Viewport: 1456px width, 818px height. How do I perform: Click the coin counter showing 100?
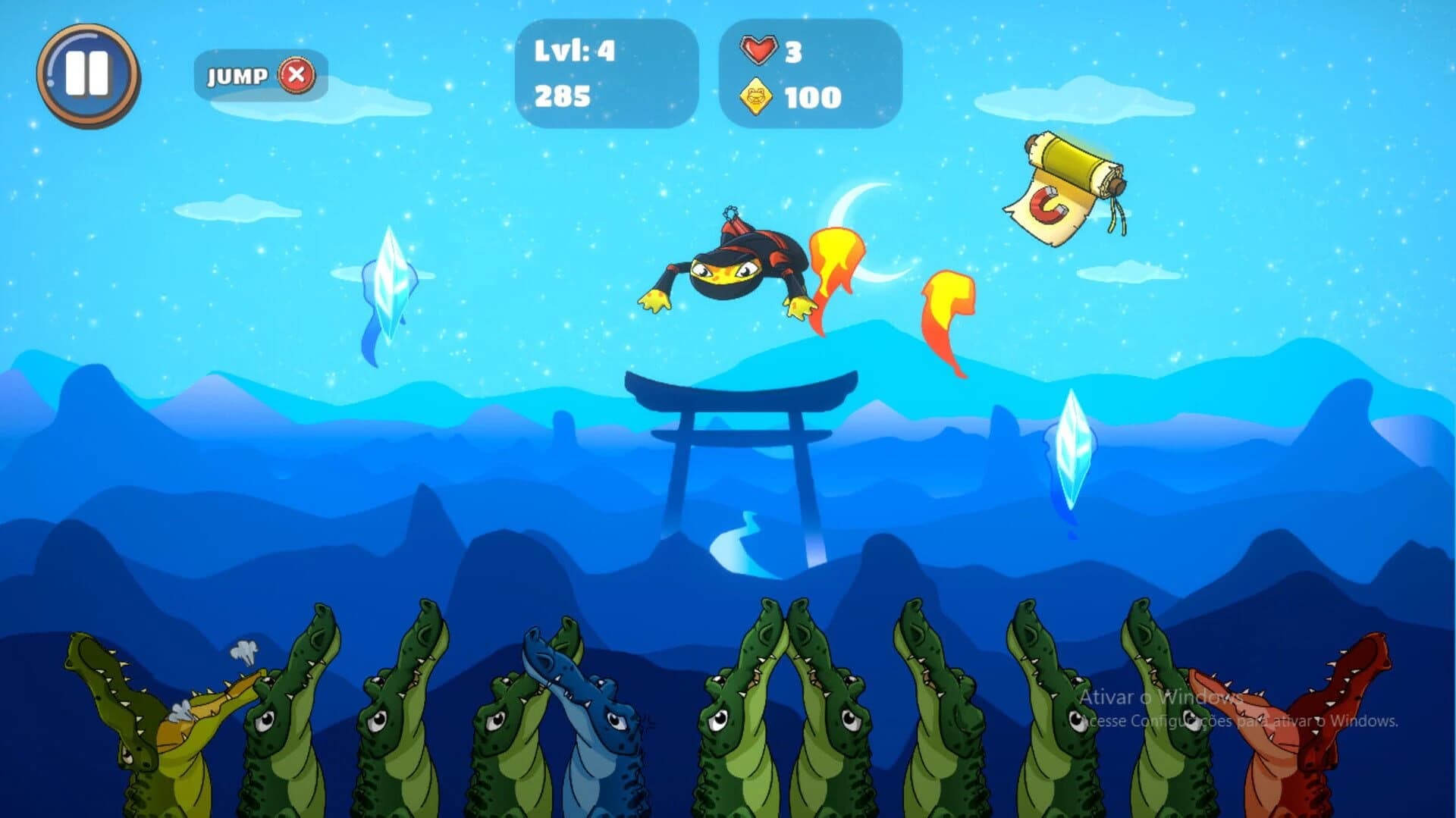pos(811,96)
